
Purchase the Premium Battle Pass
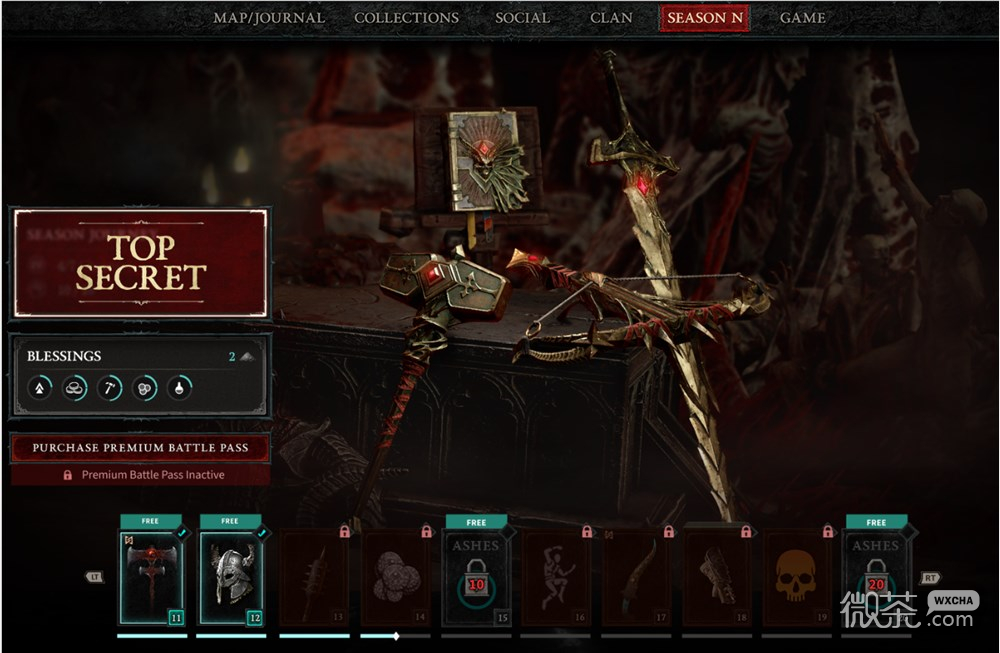[x=140, y=448]
